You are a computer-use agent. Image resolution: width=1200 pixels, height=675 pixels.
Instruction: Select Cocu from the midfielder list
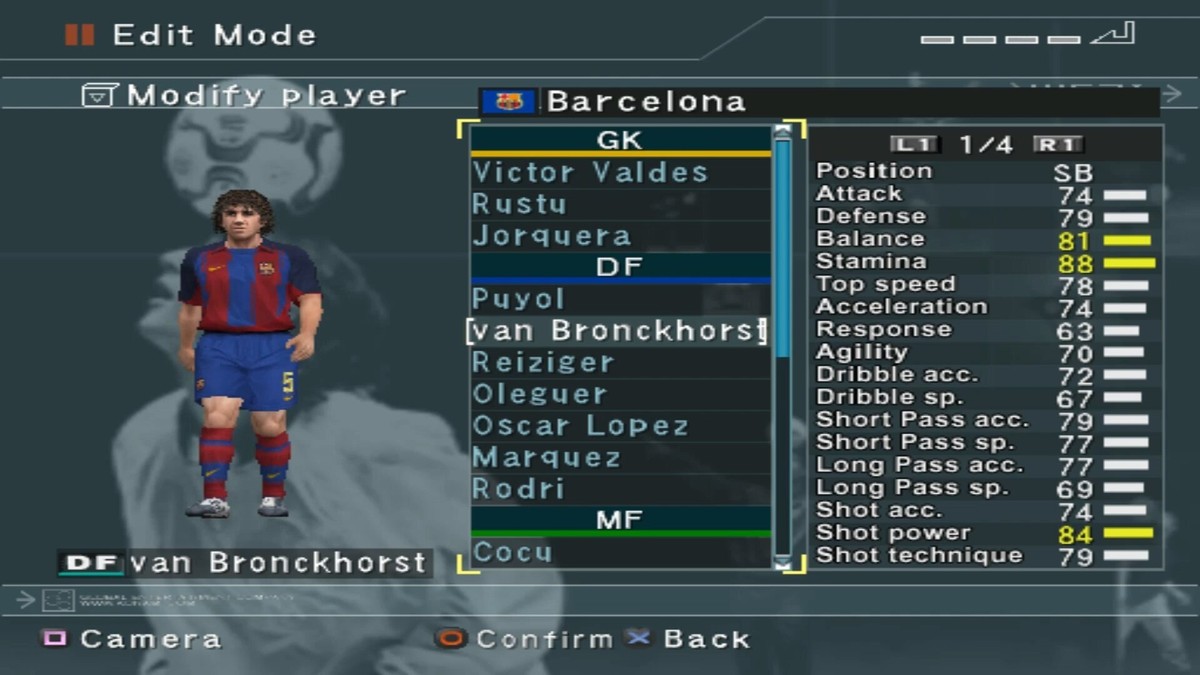click(512, 552)
